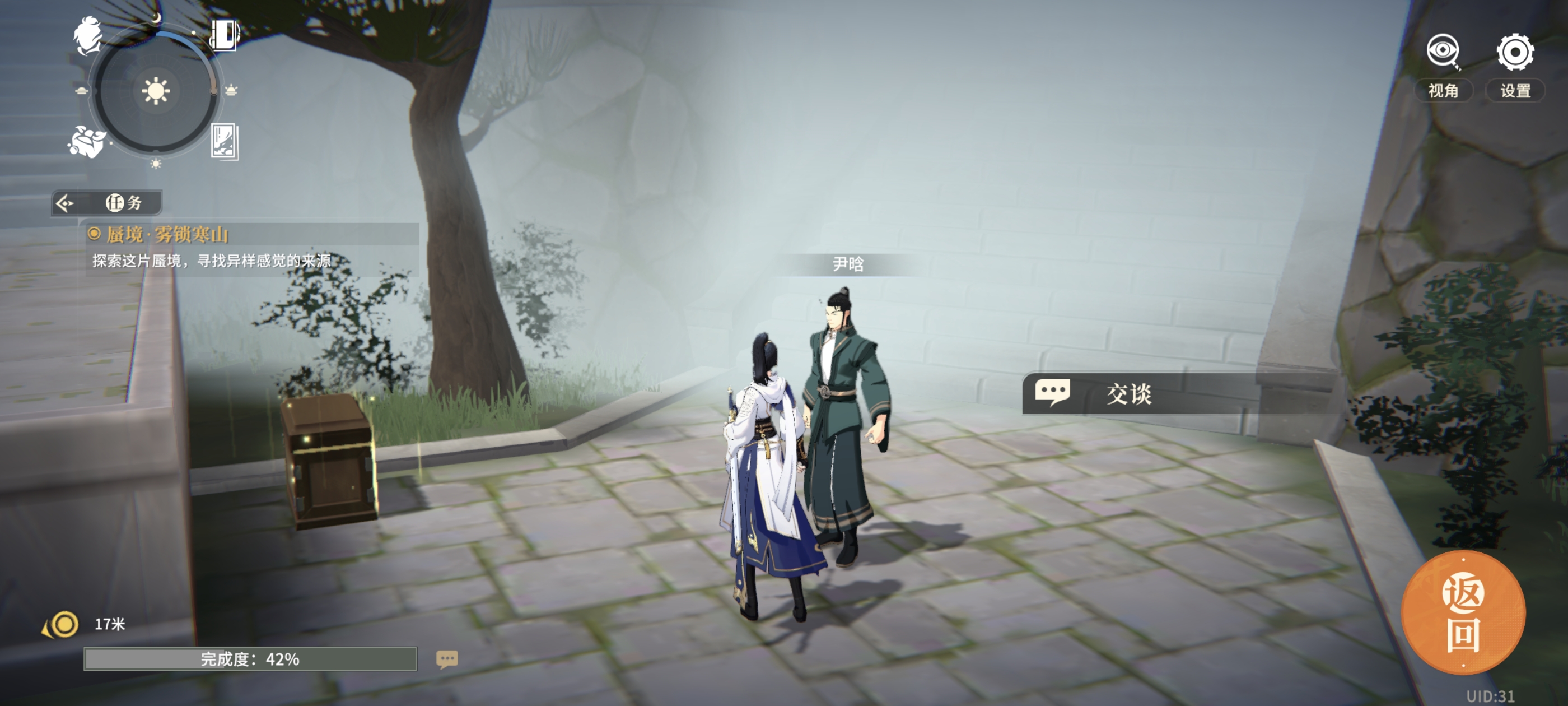Open the bundle pouch bag icon
The width and height of the screenshot is (1568, 706).
click(x=86, y=142)
